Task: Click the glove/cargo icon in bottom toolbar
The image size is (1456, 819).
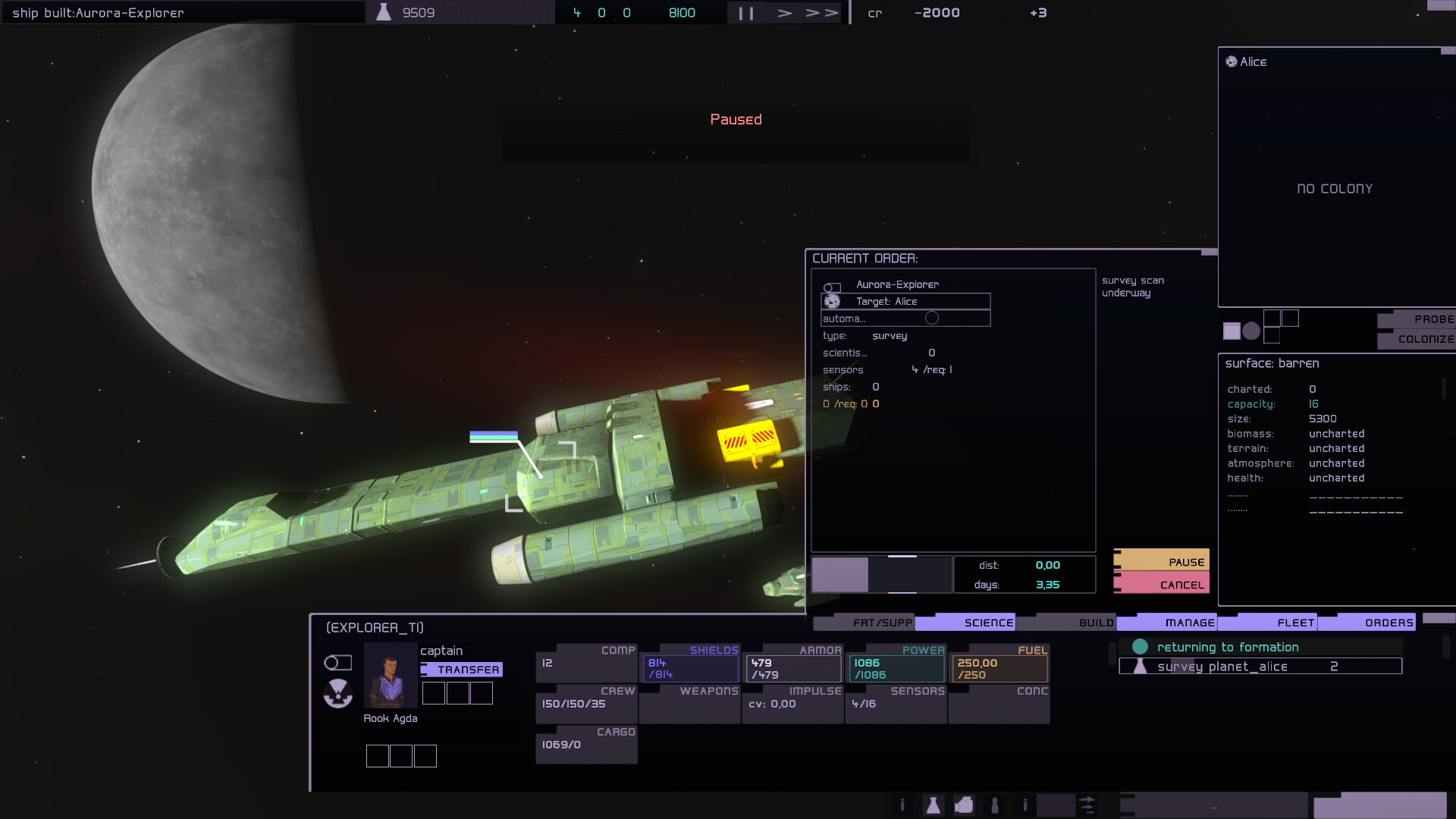Action: click(965, 805)
